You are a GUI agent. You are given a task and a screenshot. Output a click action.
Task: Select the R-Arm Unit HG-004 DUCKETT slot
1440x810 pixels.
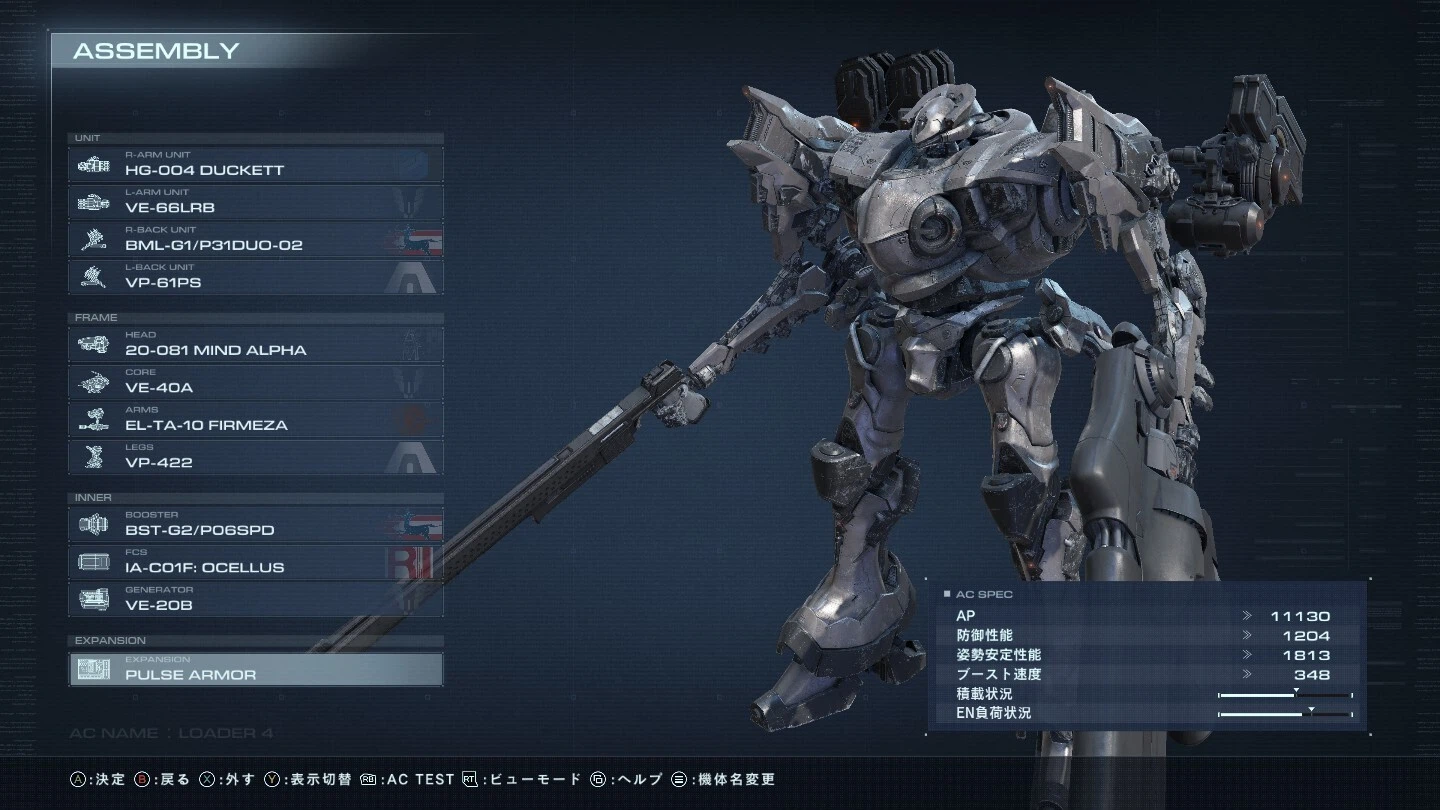click(x=256, y=165)
